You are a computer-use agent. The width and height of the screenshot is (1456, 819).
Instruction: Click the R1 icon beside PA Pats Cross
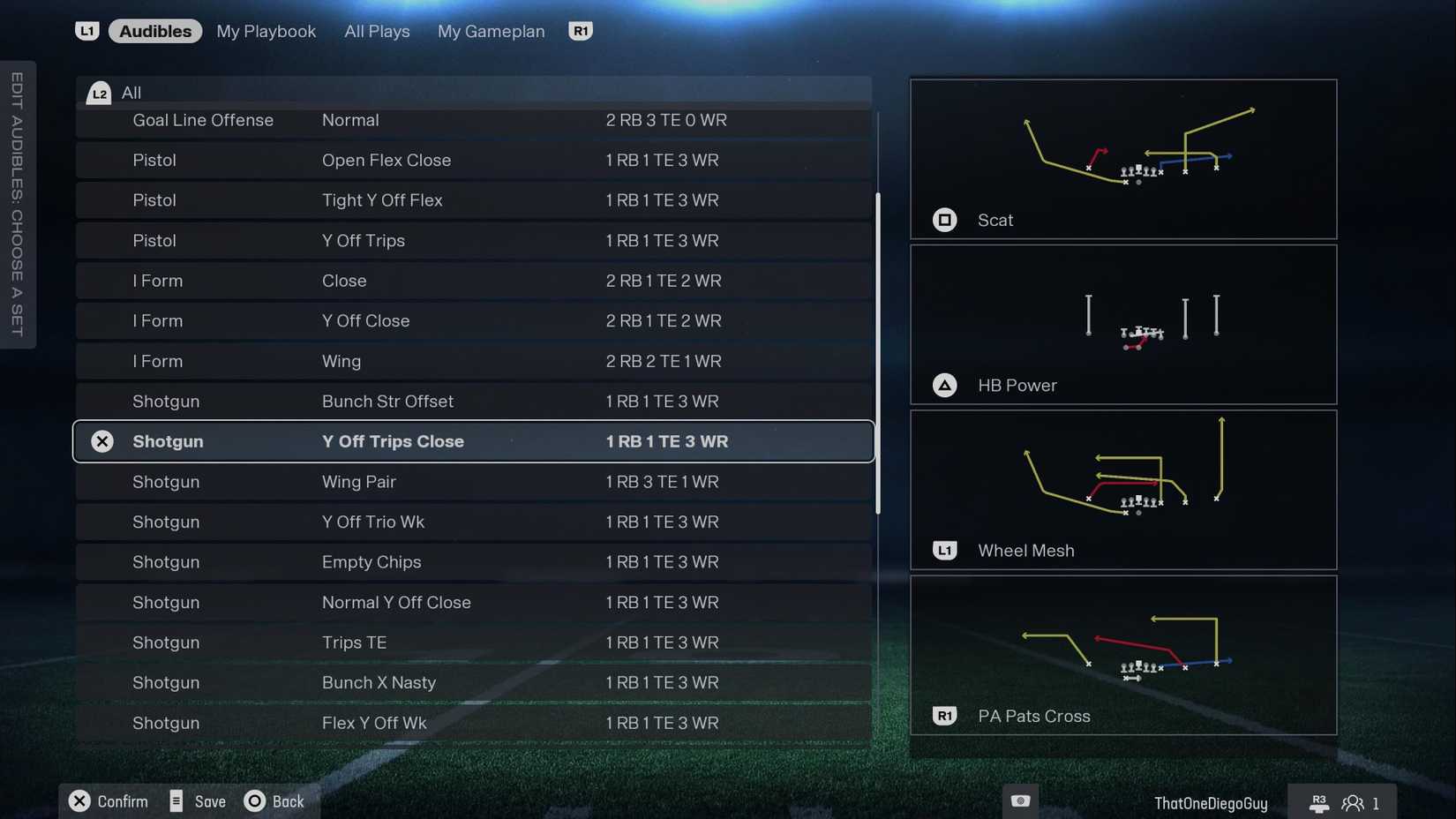945,716
